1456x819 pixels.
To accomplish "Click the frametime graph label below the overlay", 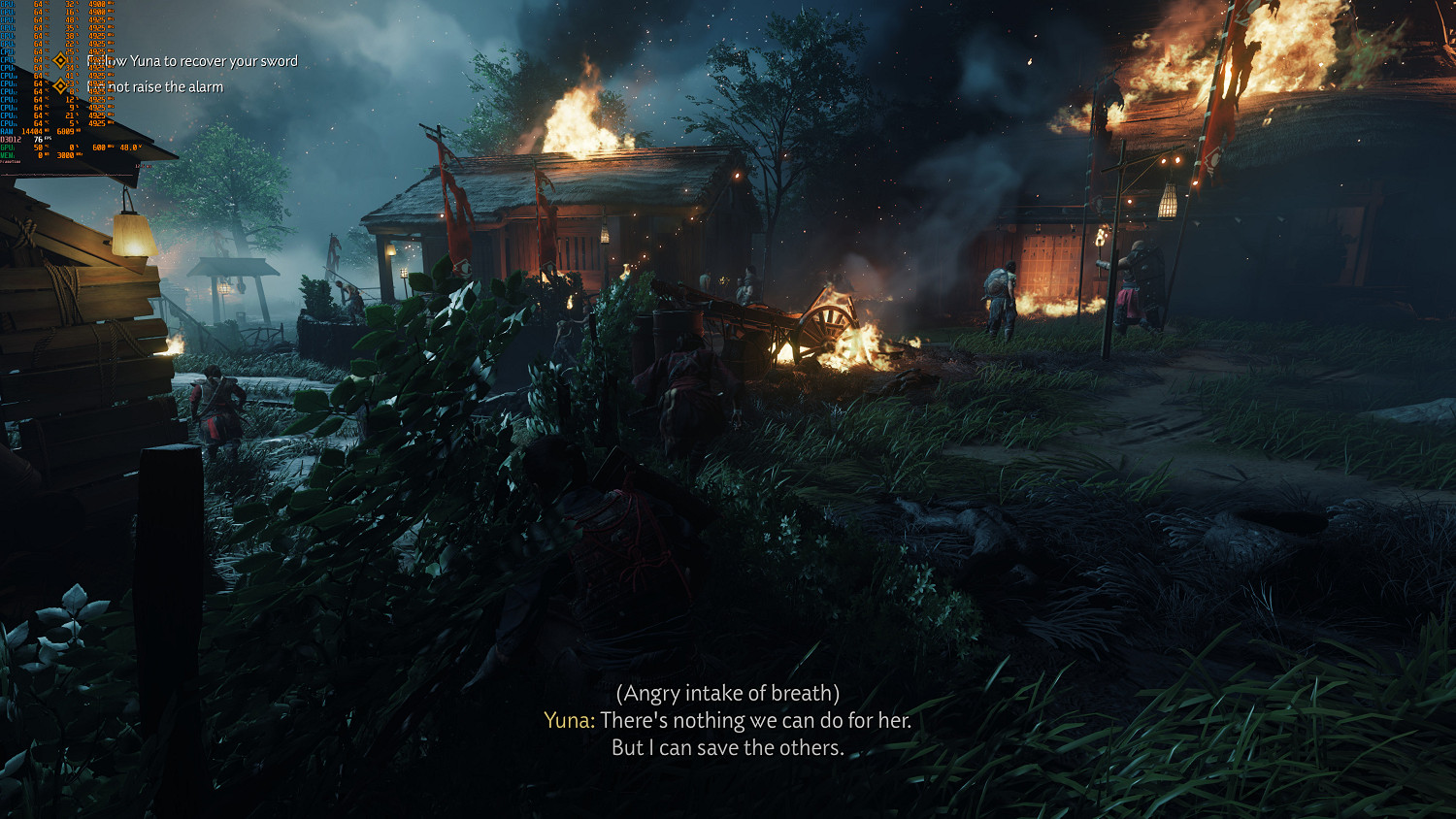I will click(10, 160).
